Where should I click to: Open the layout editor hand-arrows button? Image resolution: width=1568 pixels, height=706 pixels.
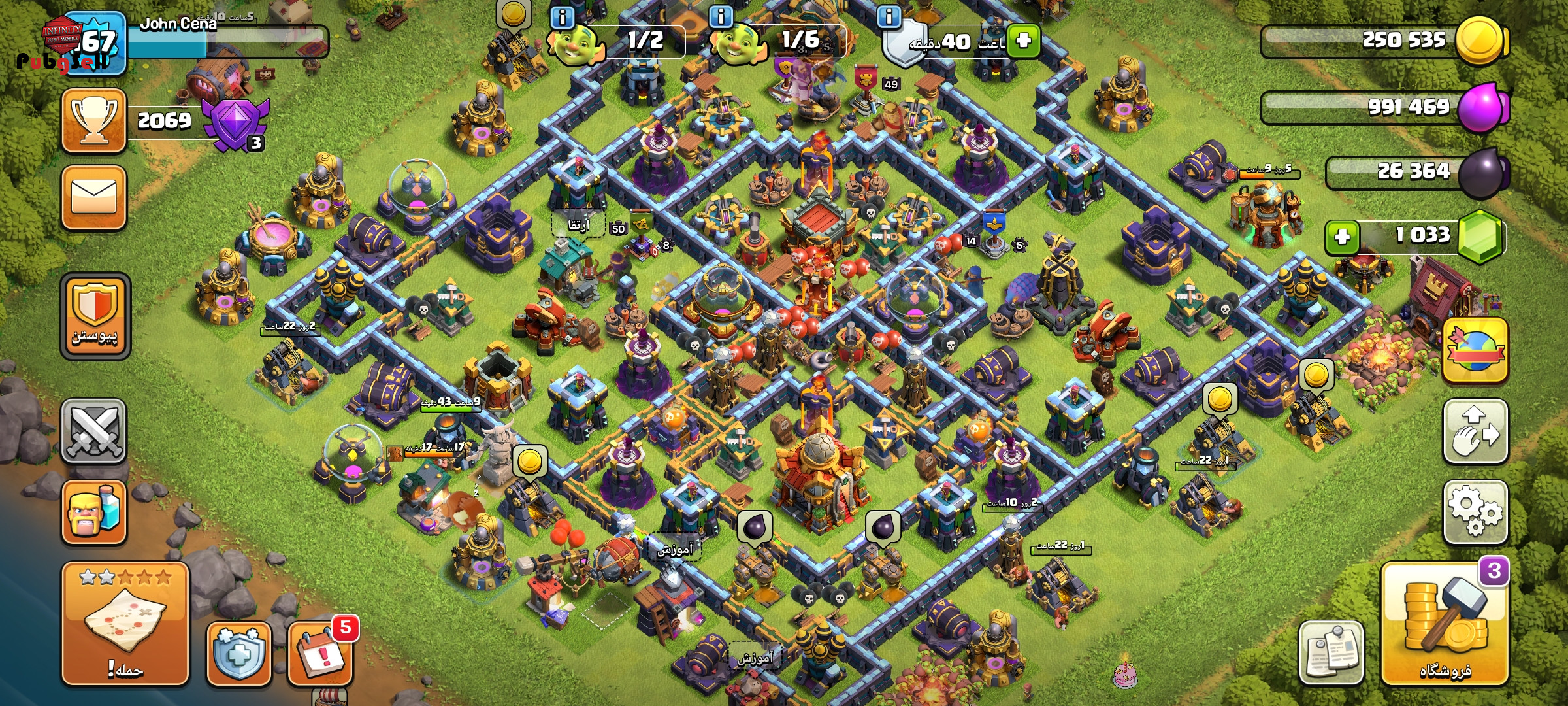1475,431
